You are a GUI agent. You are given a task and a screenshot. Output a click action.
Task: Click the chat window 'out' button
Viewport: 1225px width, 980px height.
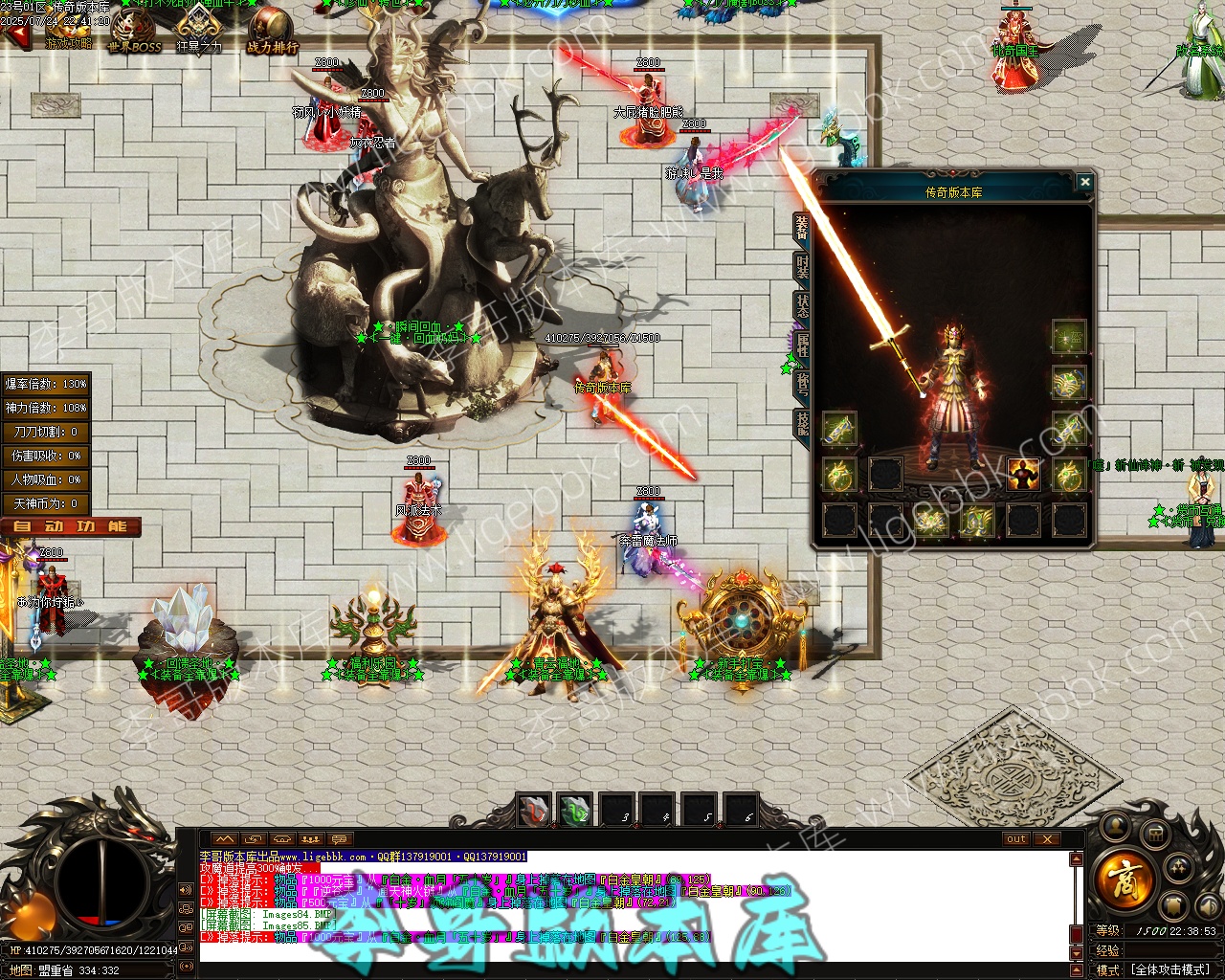pos(1015,839)
